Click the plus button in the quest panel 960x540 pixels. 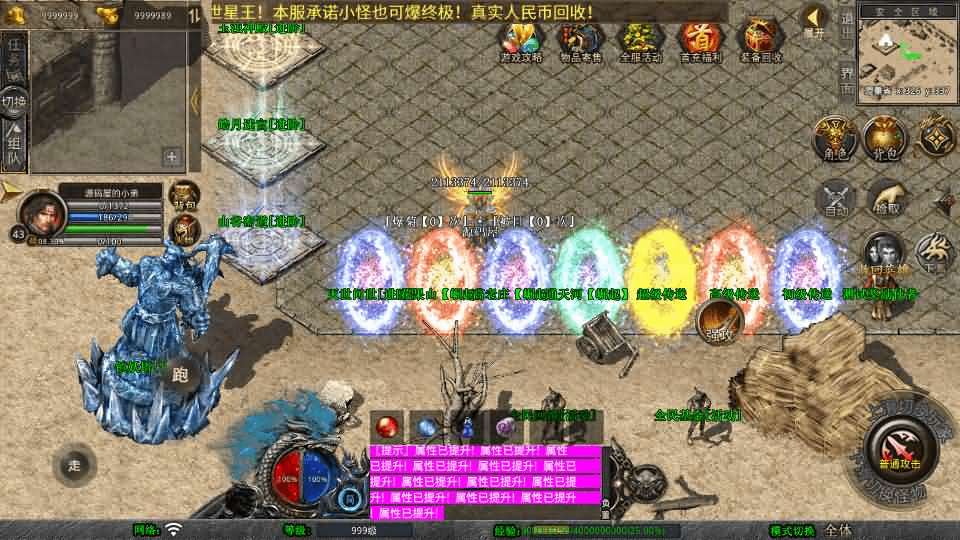pos(172,156)
